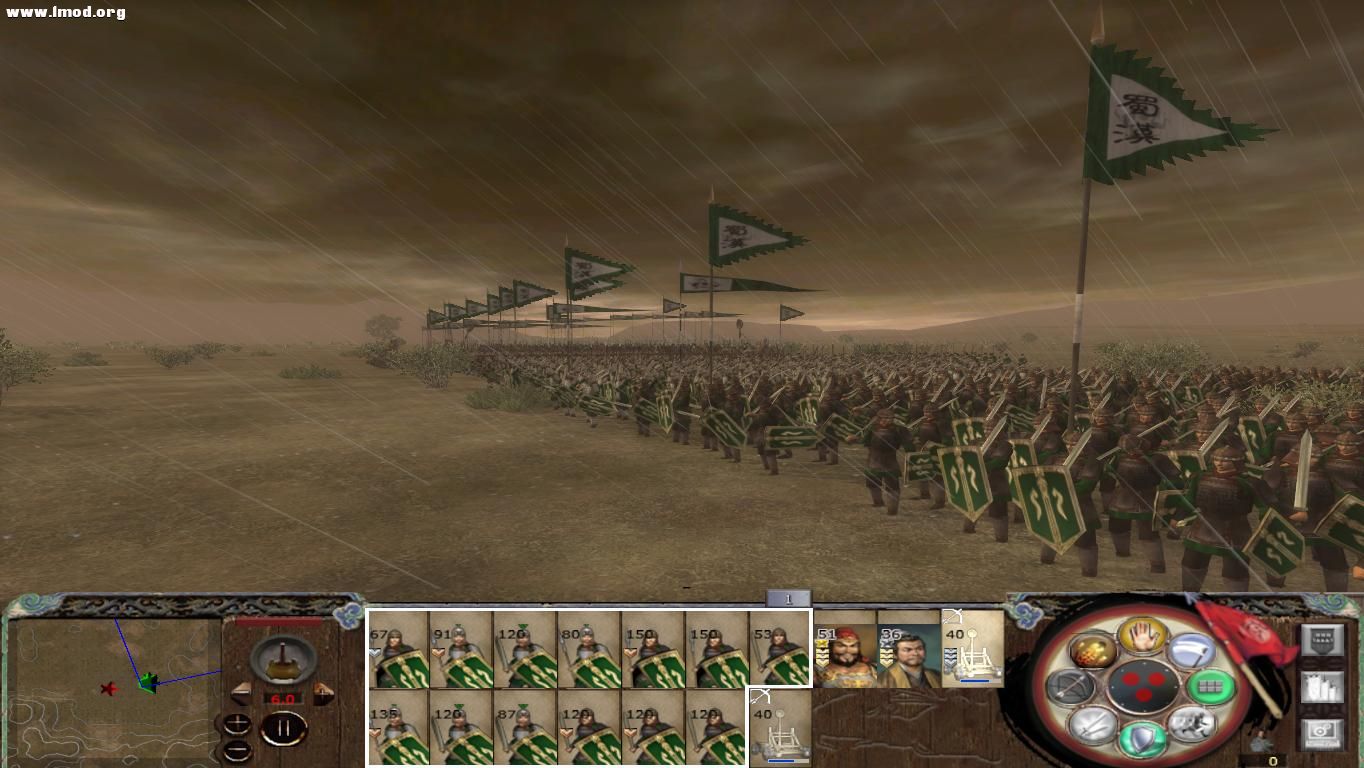Click the central shield of command wheel
Viewport: 1364px width, 768px height.
point(1143,688)
